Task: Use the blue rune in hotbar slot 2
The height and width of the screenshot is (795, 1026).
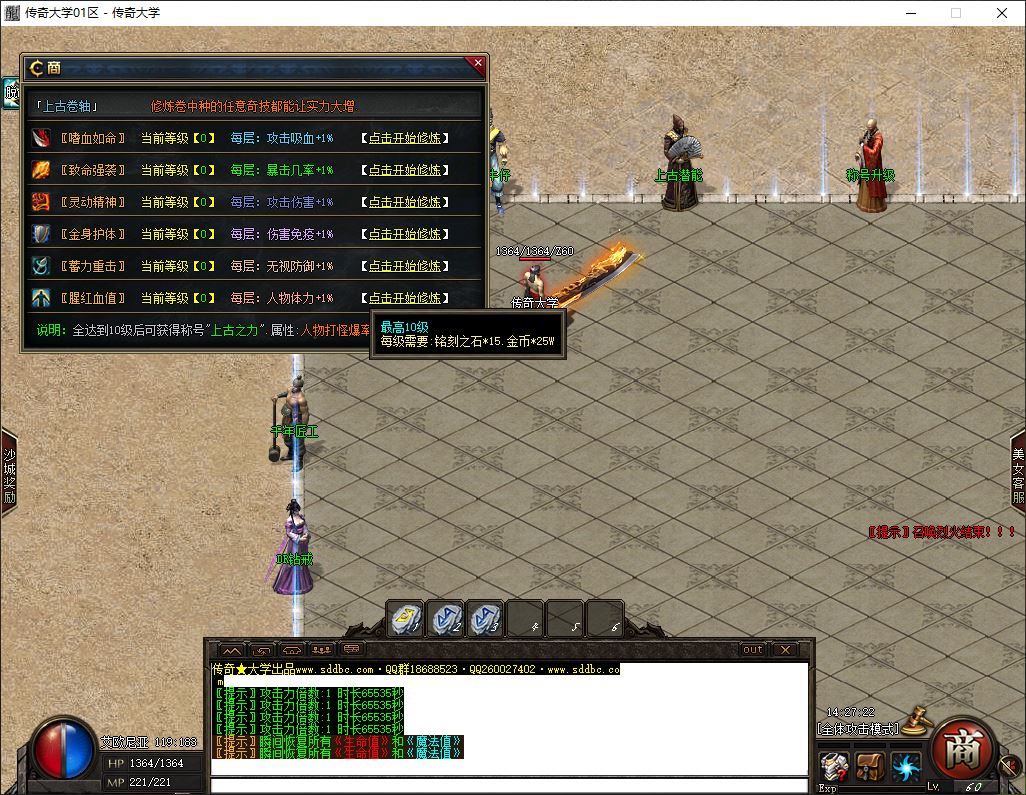Action: pos(445,620)
